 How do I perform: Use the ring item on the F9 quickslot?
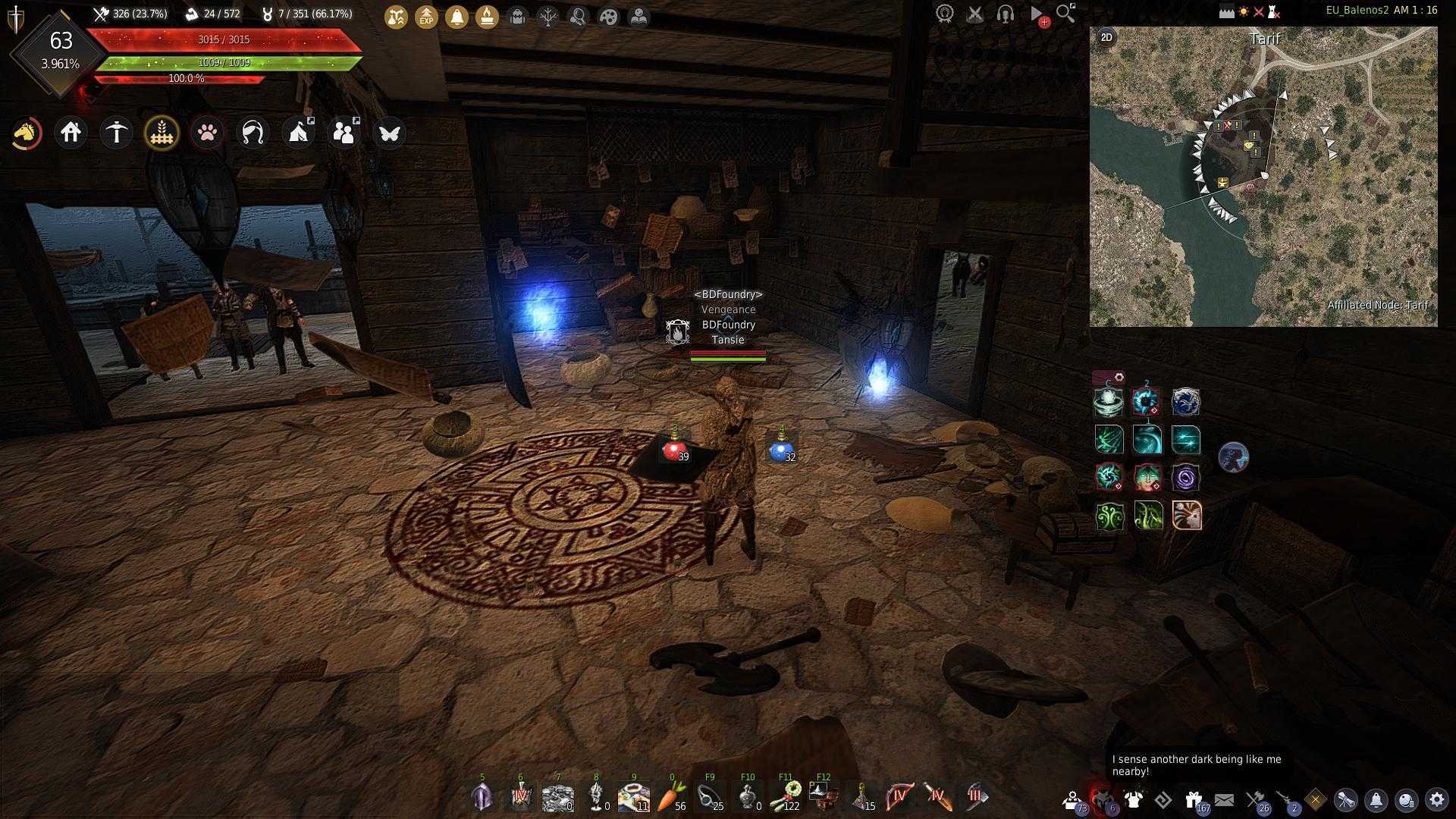click(709, 797)
